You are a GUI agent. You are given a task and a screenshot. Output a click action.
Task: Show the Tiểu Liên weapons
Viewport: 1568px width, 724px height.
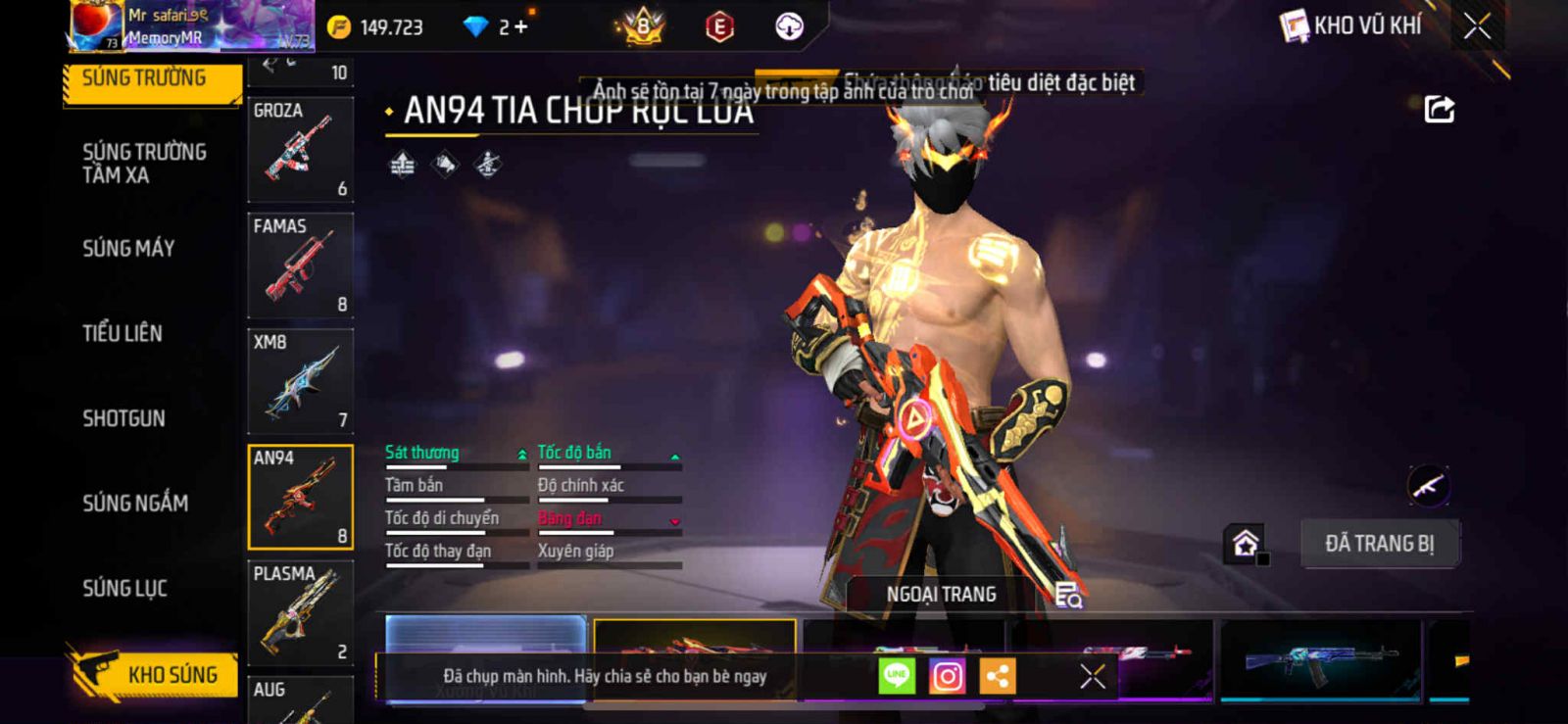[122, 334]
